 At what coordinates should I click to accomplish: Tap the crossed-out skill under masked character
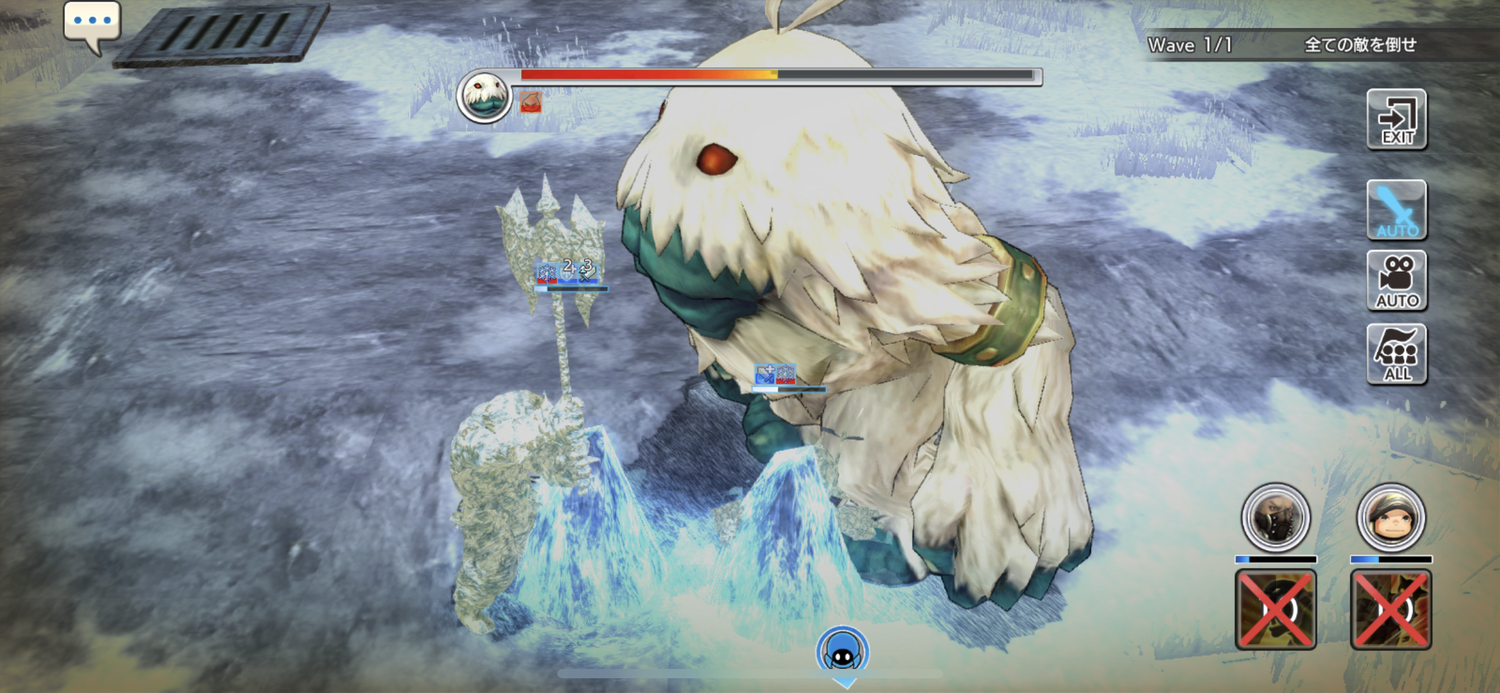(x=1276, y=609)
